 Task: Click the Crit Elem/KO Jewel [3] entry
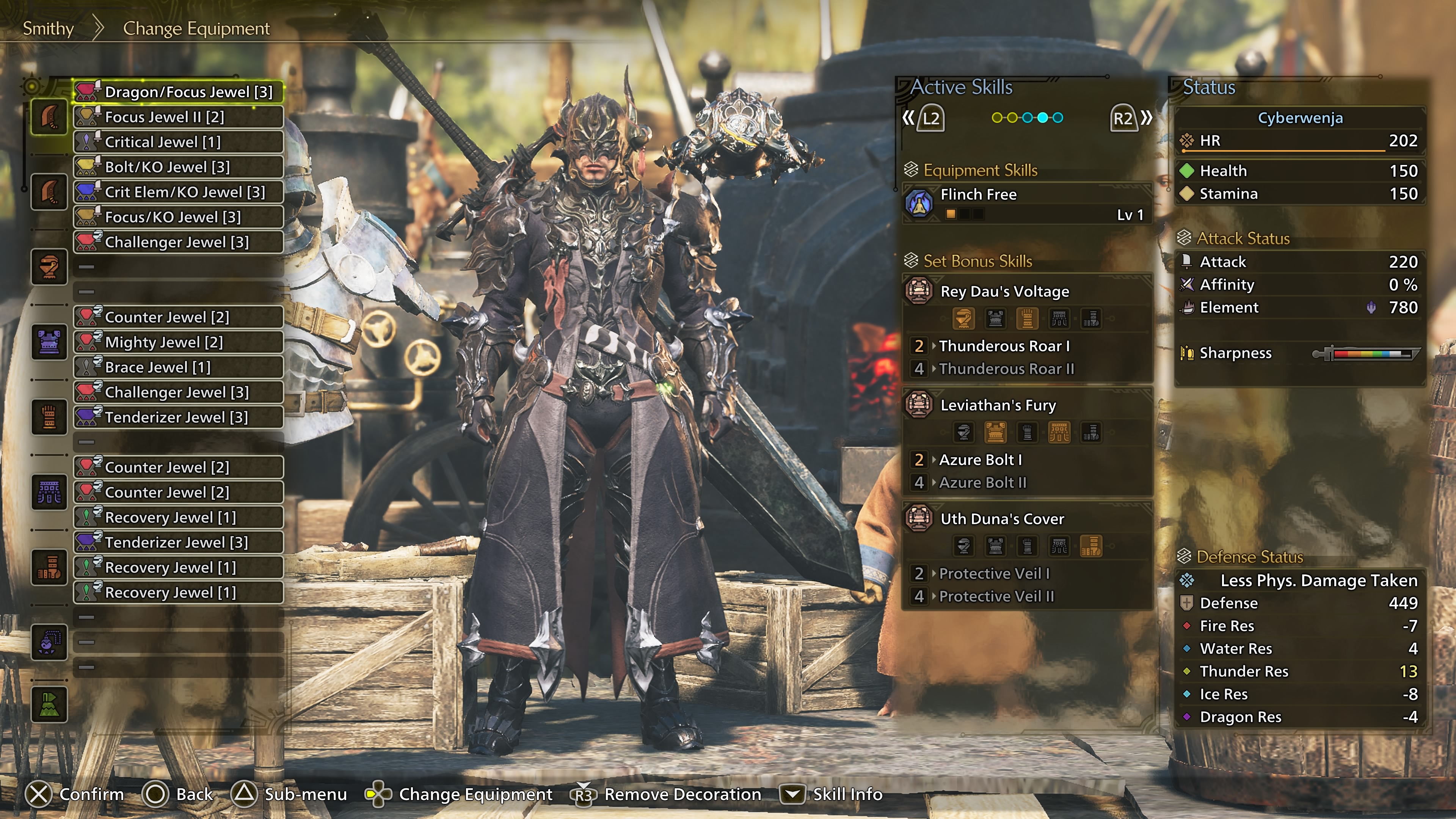pyautogui.click(x=178, y=192)
